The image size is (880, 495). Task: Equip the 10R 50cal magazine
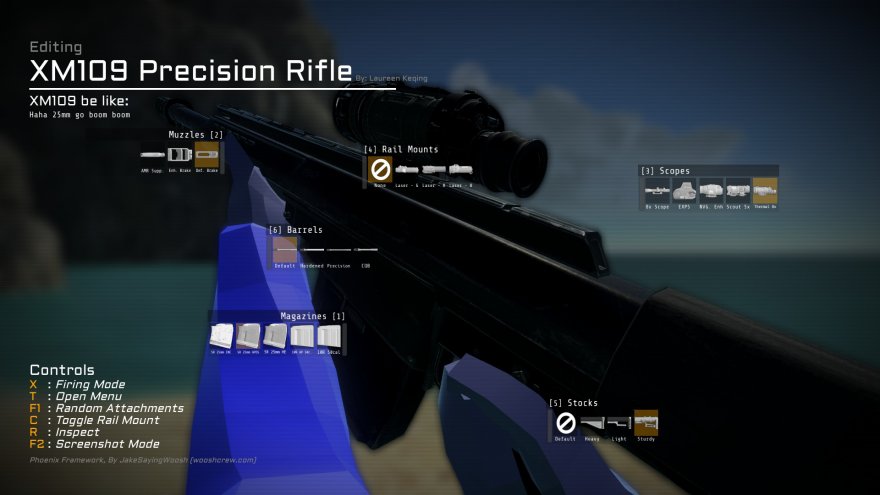328,335
